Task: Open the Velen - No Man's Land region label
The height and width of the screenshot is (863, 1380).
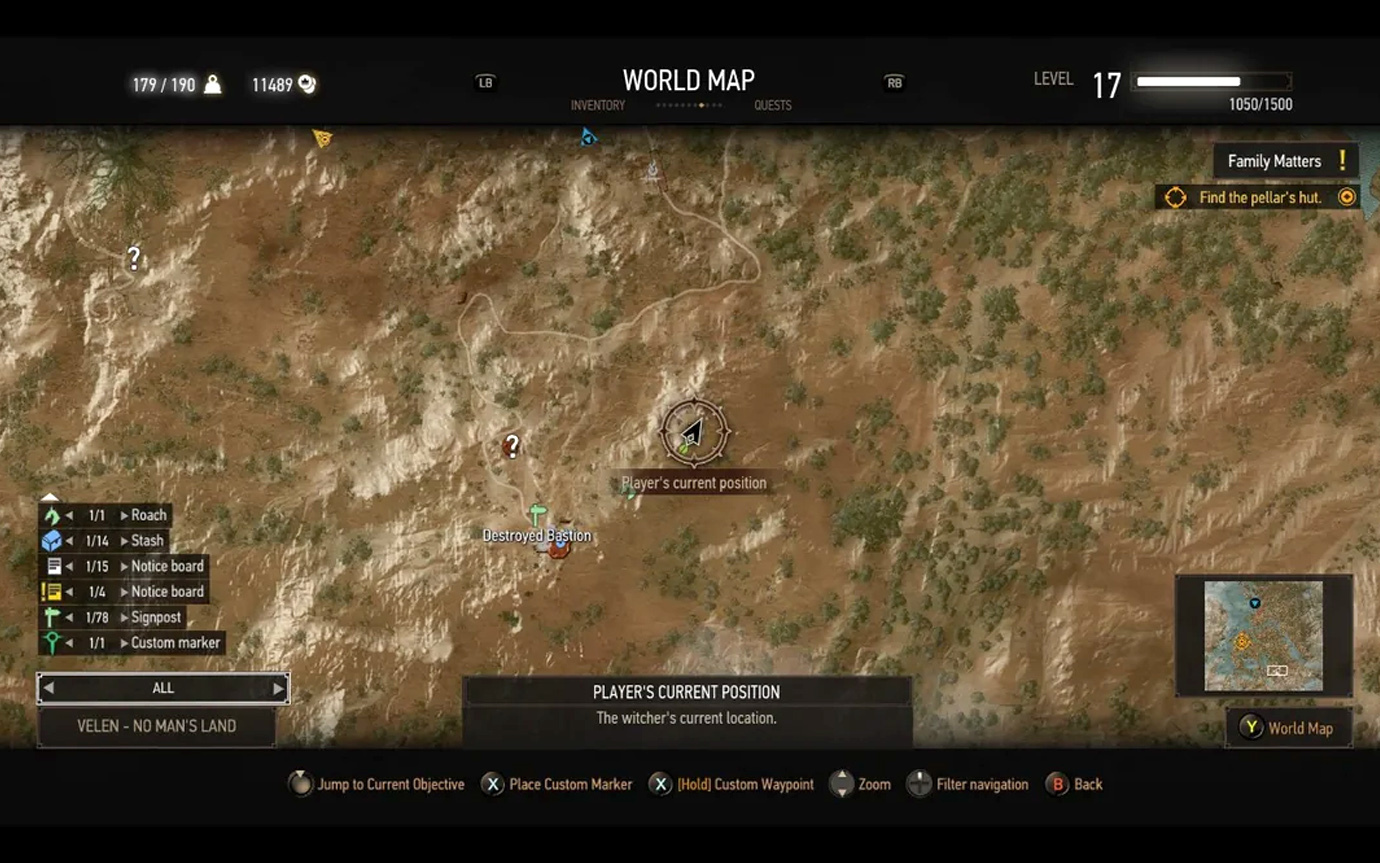Action: pyautogui.click(x=157, y=727)
